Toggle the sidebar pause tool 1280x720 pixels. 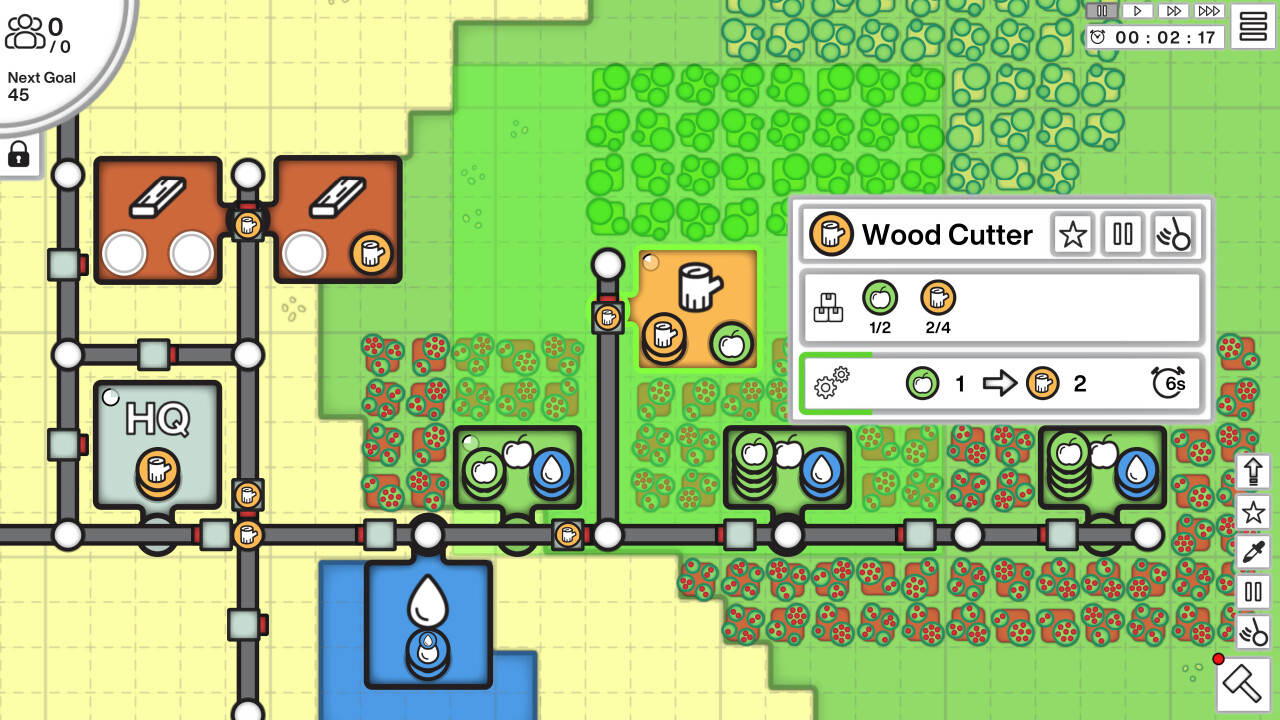pos(1251,592)
